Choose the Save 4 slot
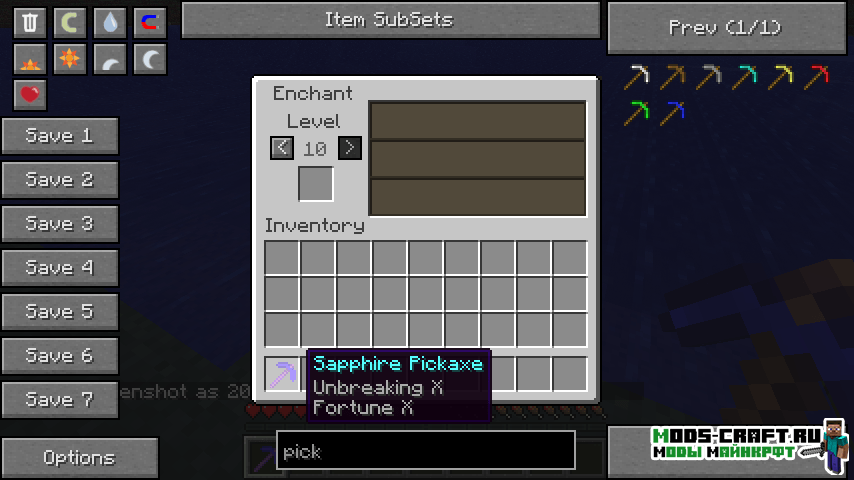 coord(60,268)
